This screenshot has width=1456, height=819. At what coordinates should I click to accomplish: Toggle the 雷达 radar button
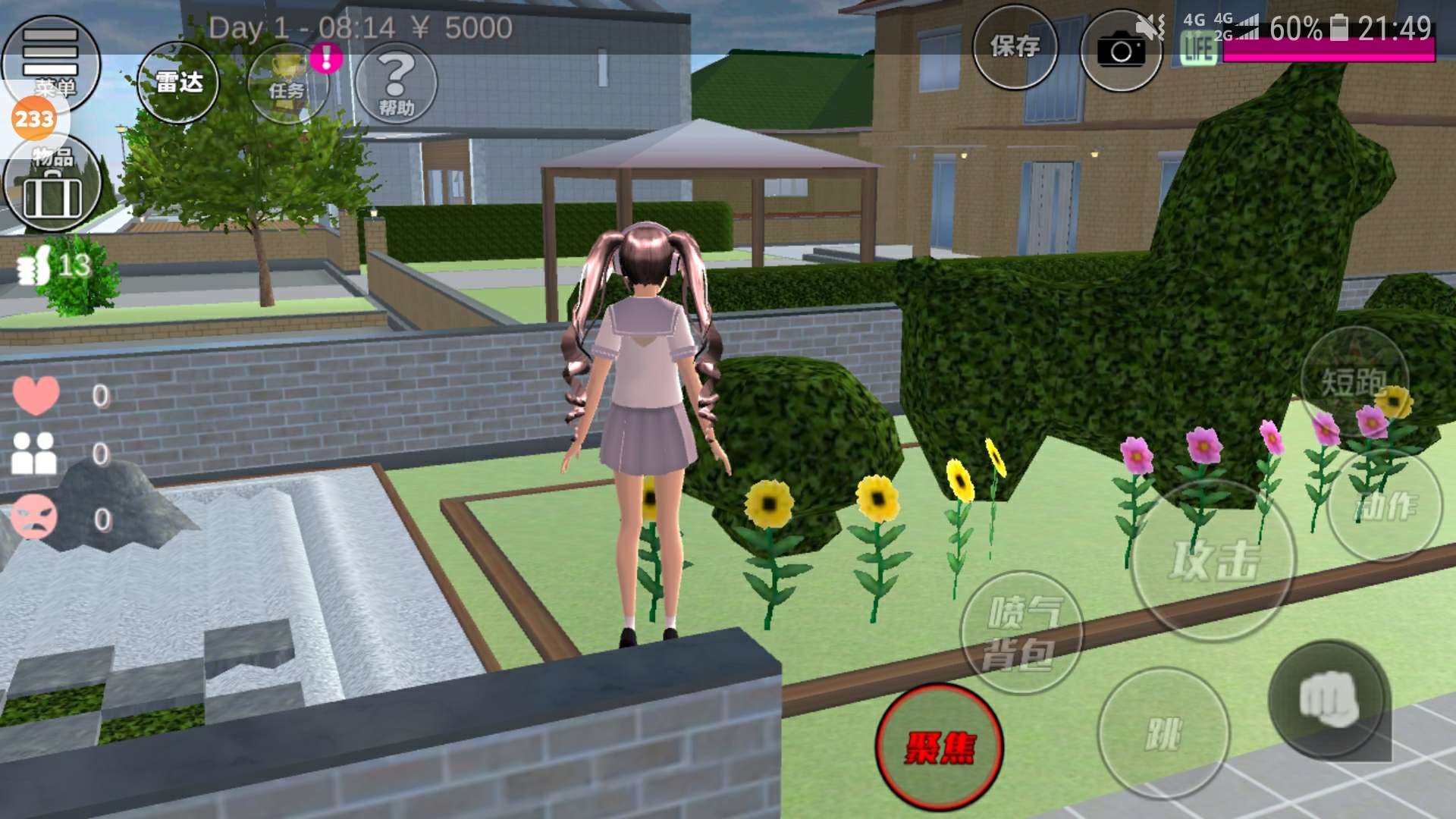pos(179,83)
